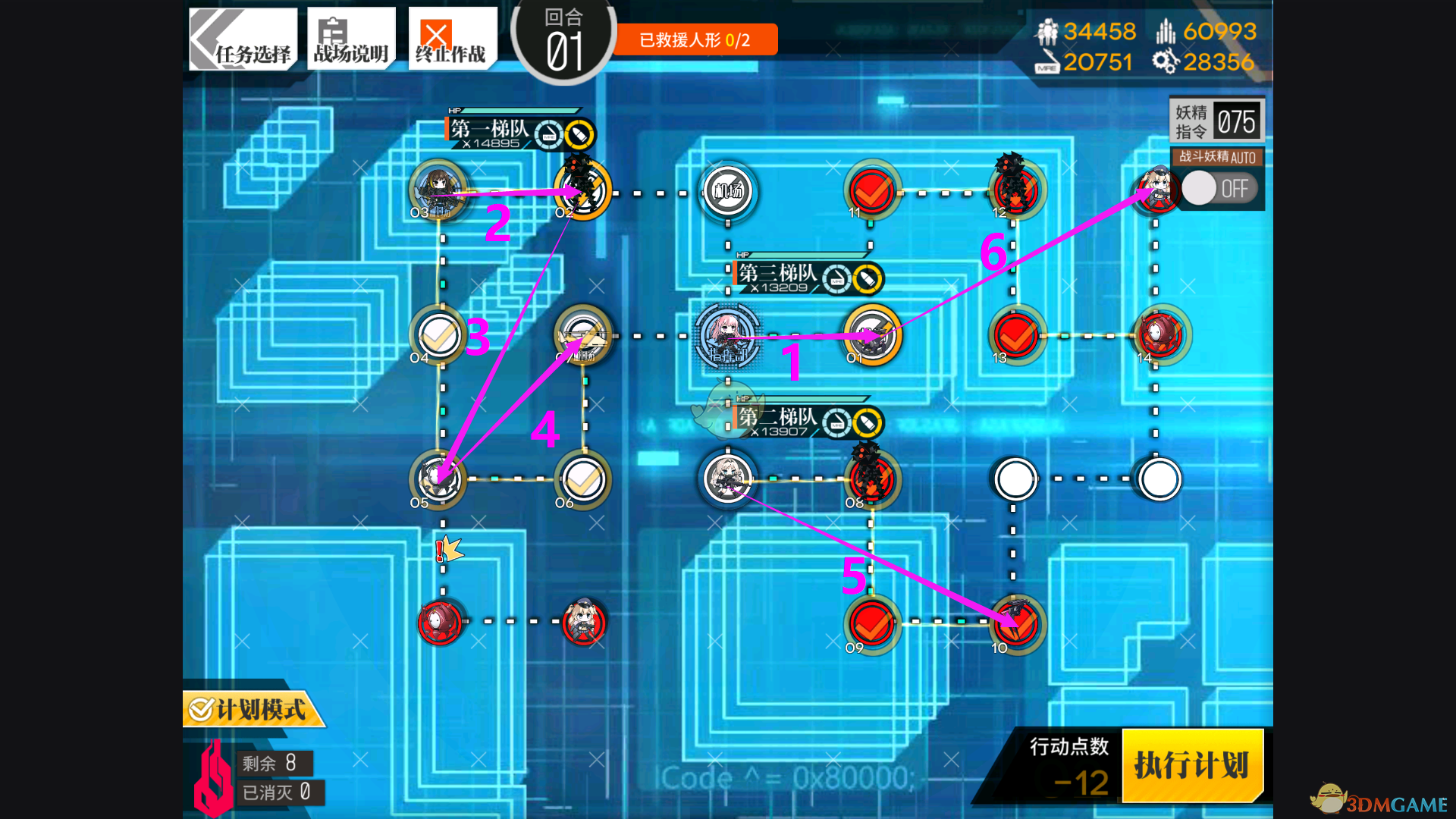This screenshot has width=1456, height=819.
Task: Open the fairy command (妖精指令) panel
Action: (x=1216, y=121)
